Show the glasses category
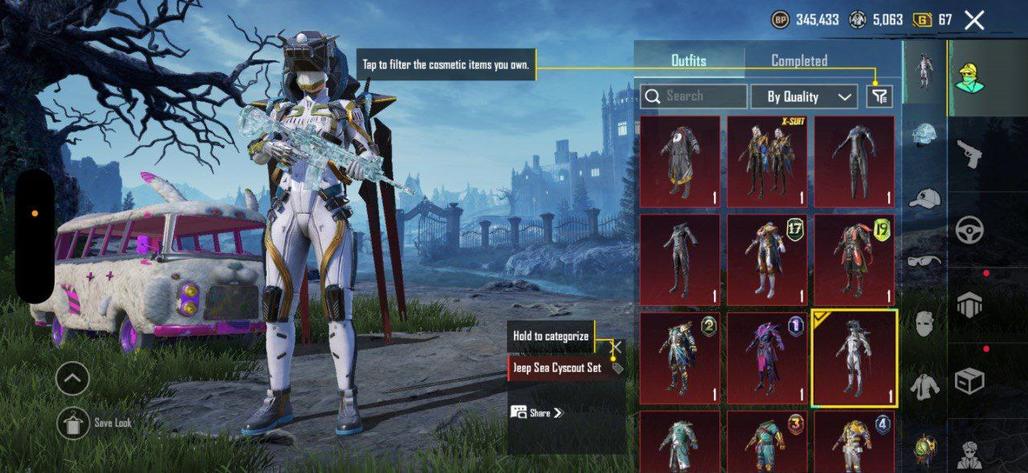The height and width of the screenshot is (473, 1028). pos(925,260)
